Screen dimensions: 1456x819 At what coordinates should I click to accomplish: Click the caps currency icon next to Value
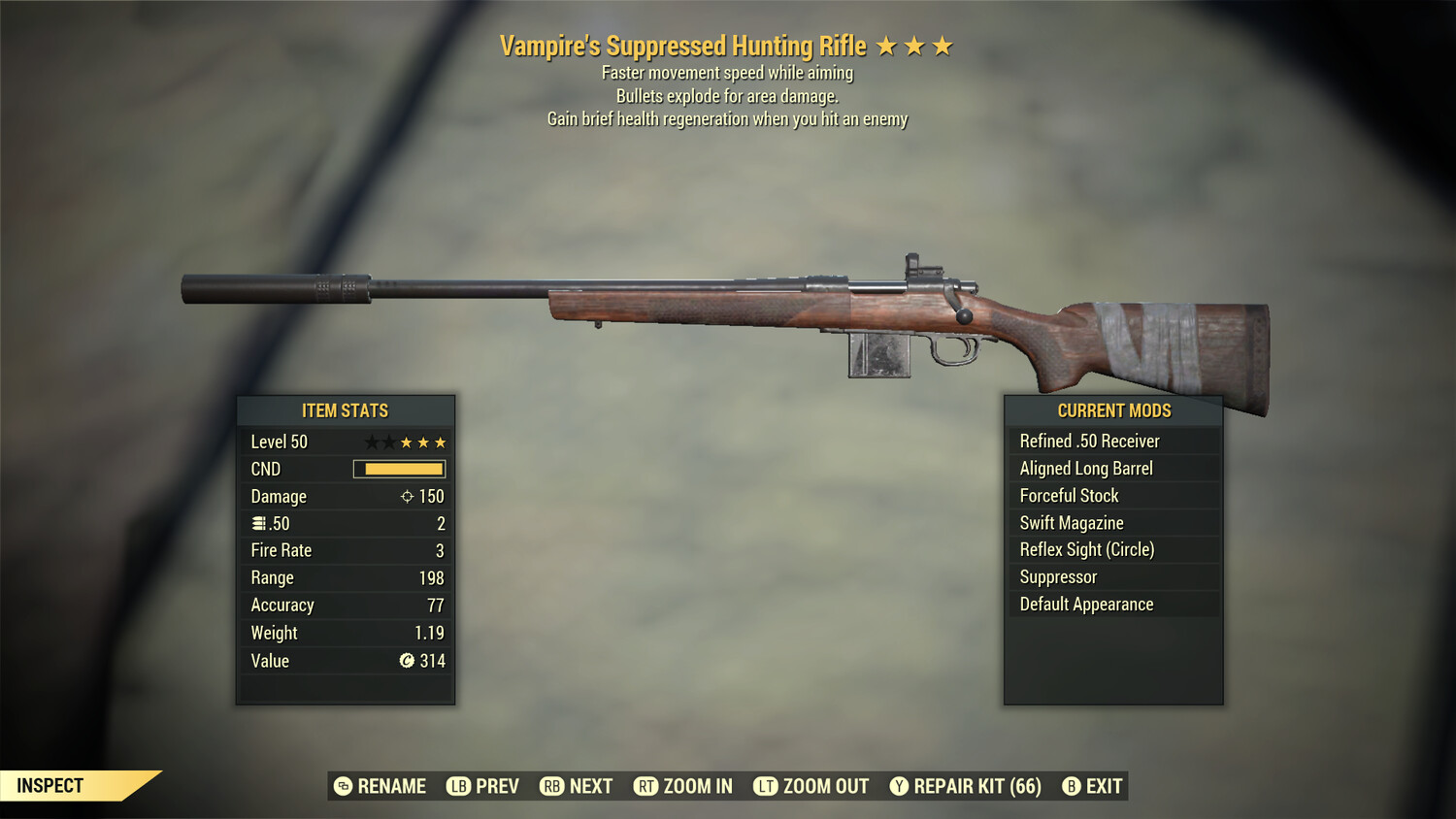click(x=409, y=661)
